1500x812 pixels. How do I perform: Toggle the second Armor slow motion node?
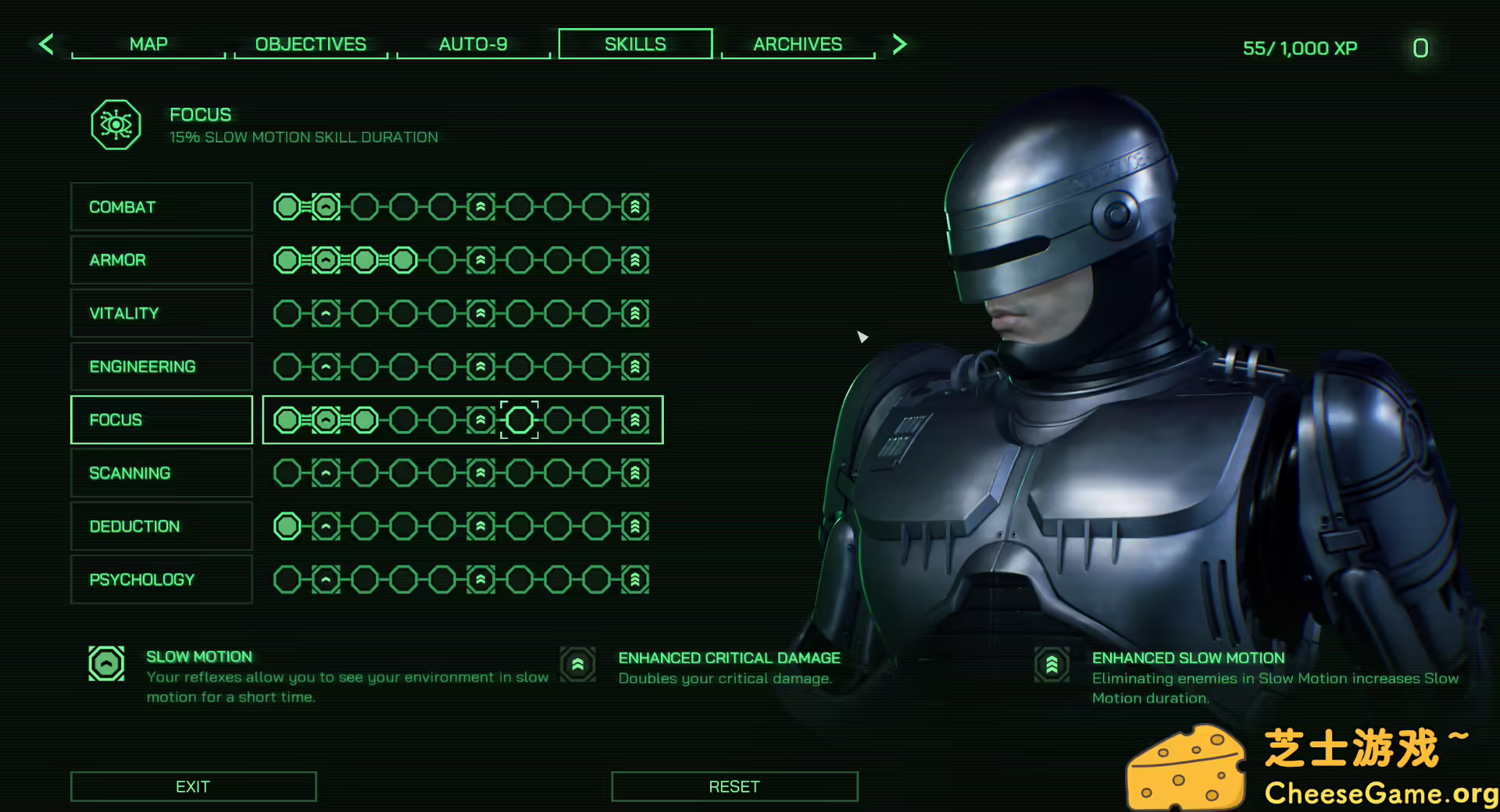click(326, 260)
